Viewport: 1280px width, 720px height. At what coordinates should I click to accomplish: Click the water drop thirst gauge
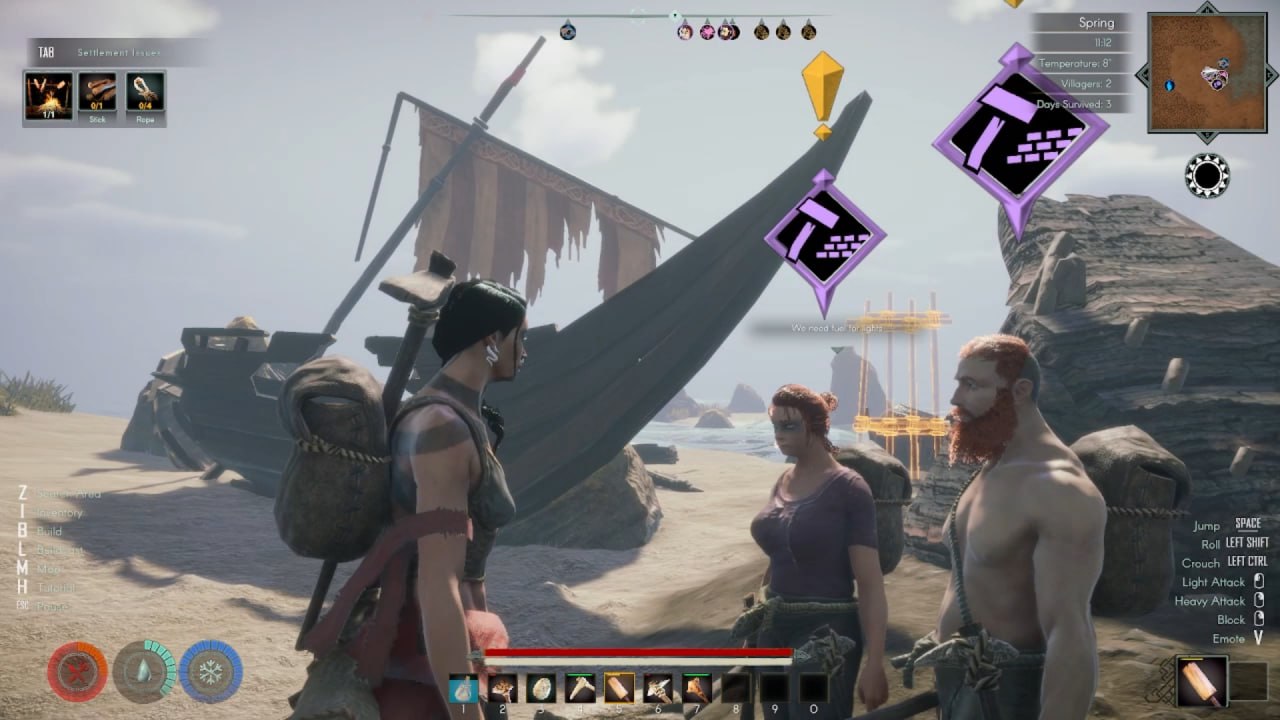144,671
